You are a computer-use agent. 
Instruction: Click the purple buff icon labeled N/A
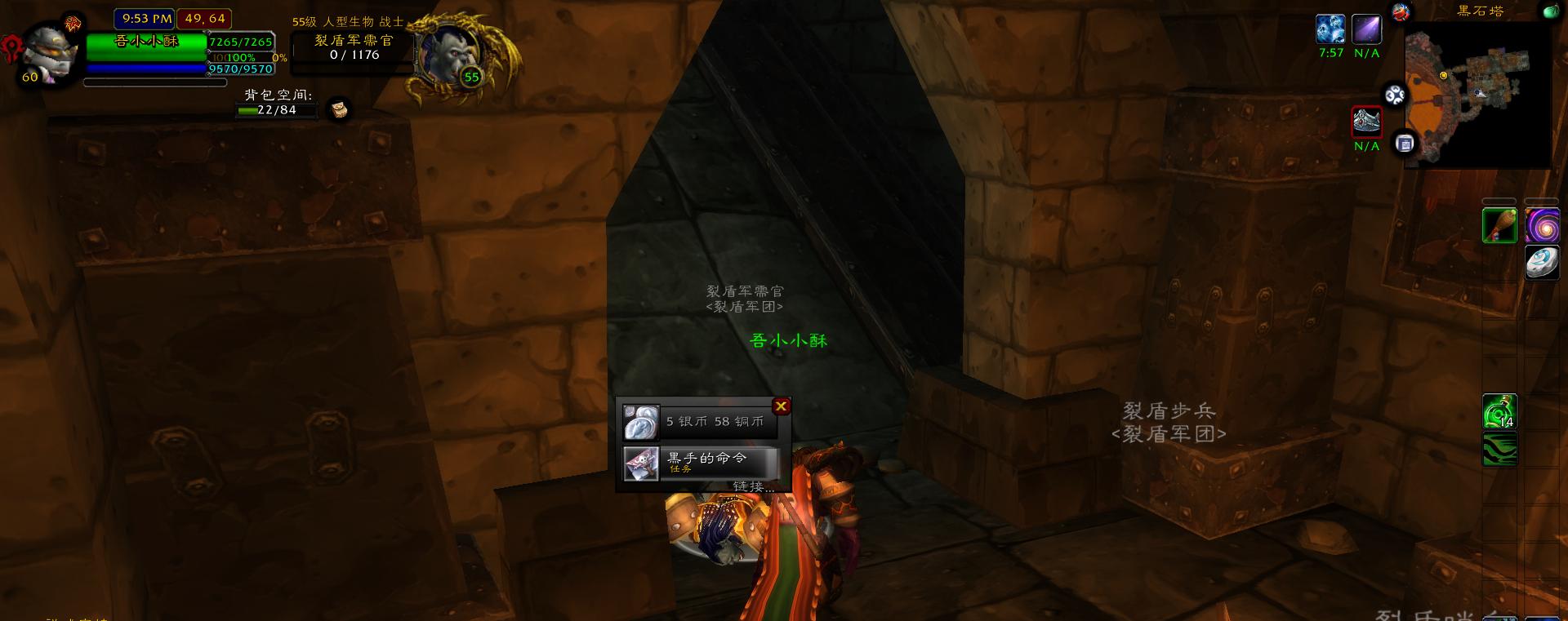(1367, 30)
